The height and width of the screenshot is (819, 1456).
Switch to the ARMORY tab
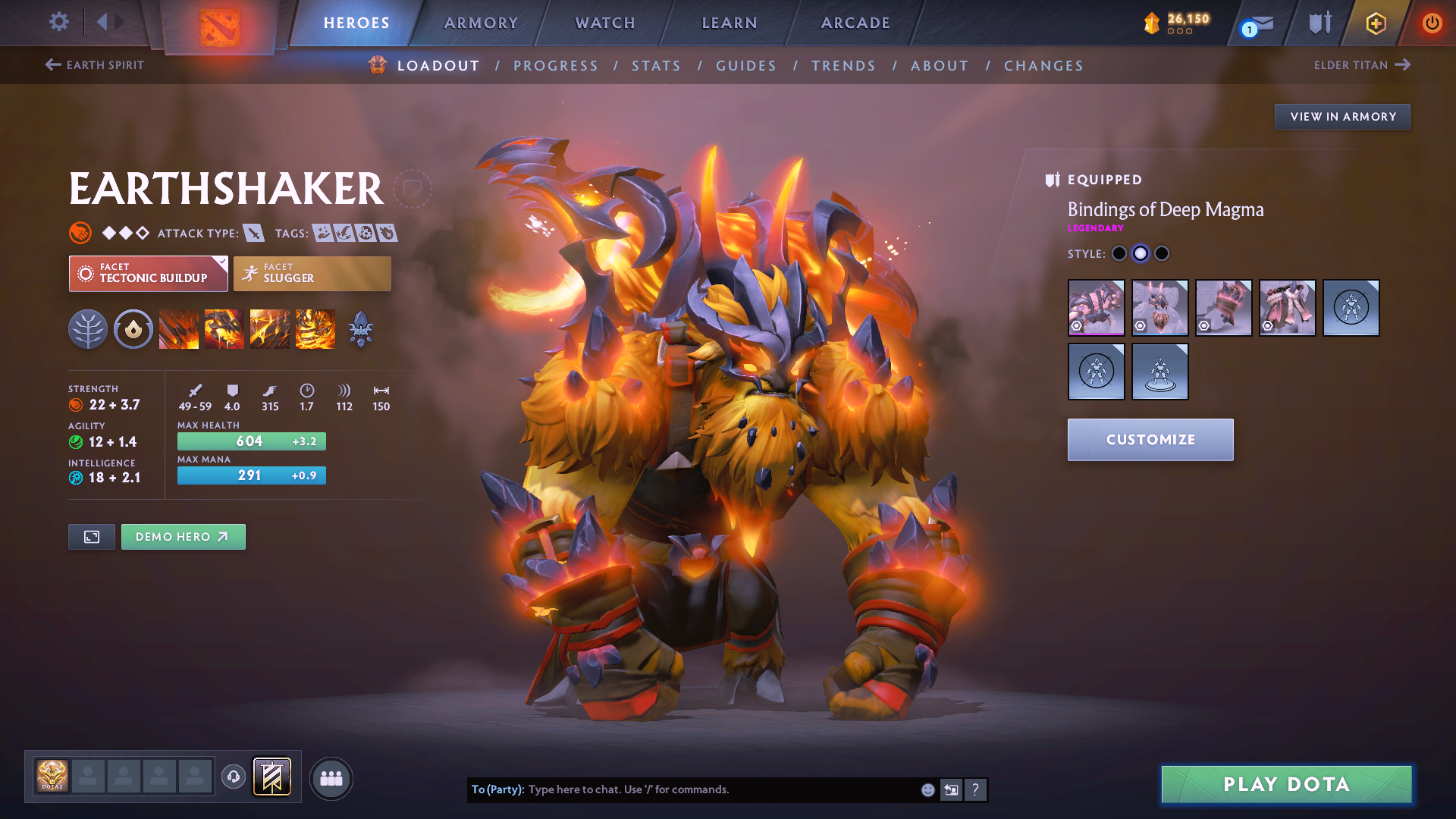(481, 23)
